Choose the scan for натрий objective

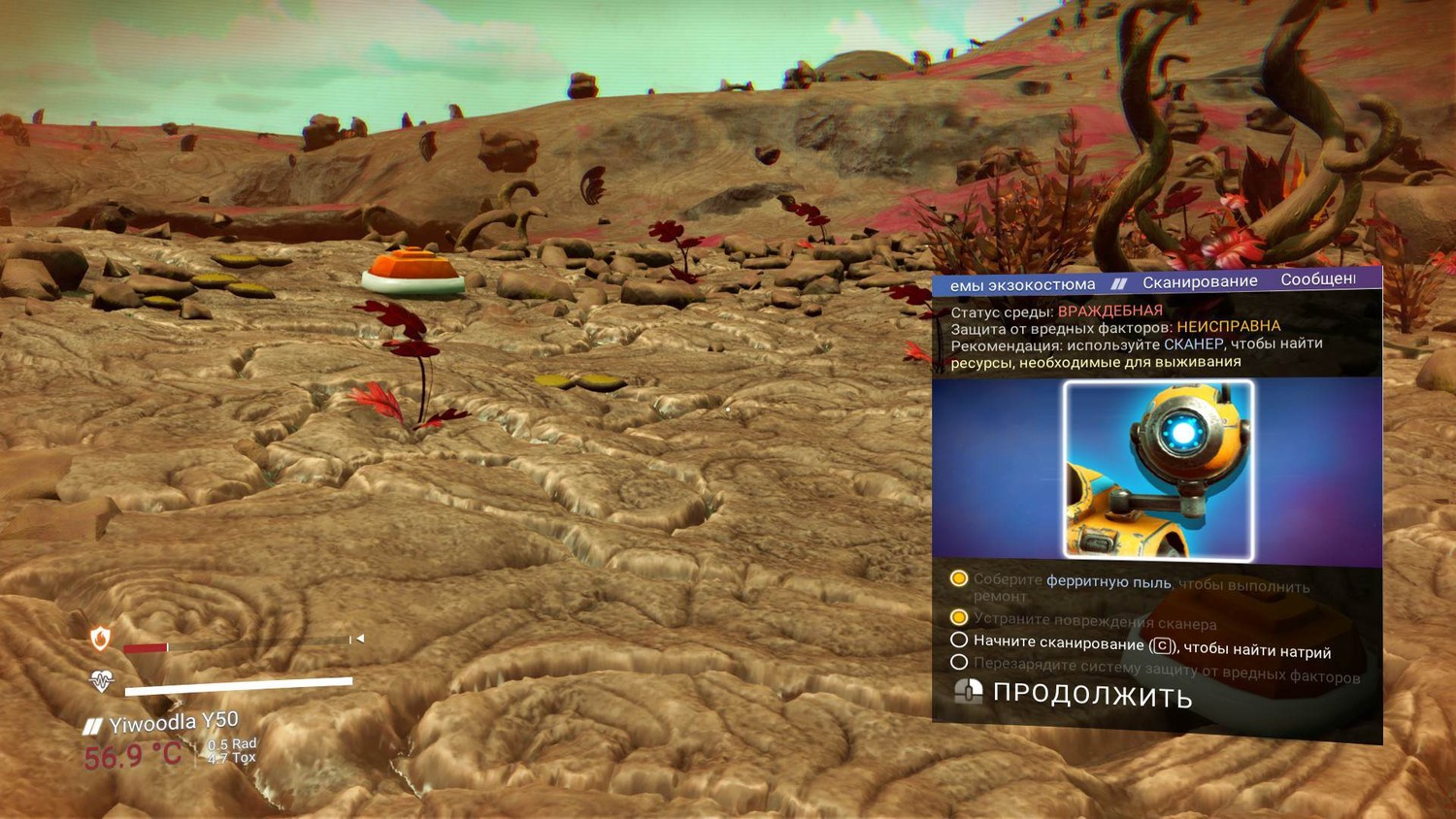(1150, 646)
